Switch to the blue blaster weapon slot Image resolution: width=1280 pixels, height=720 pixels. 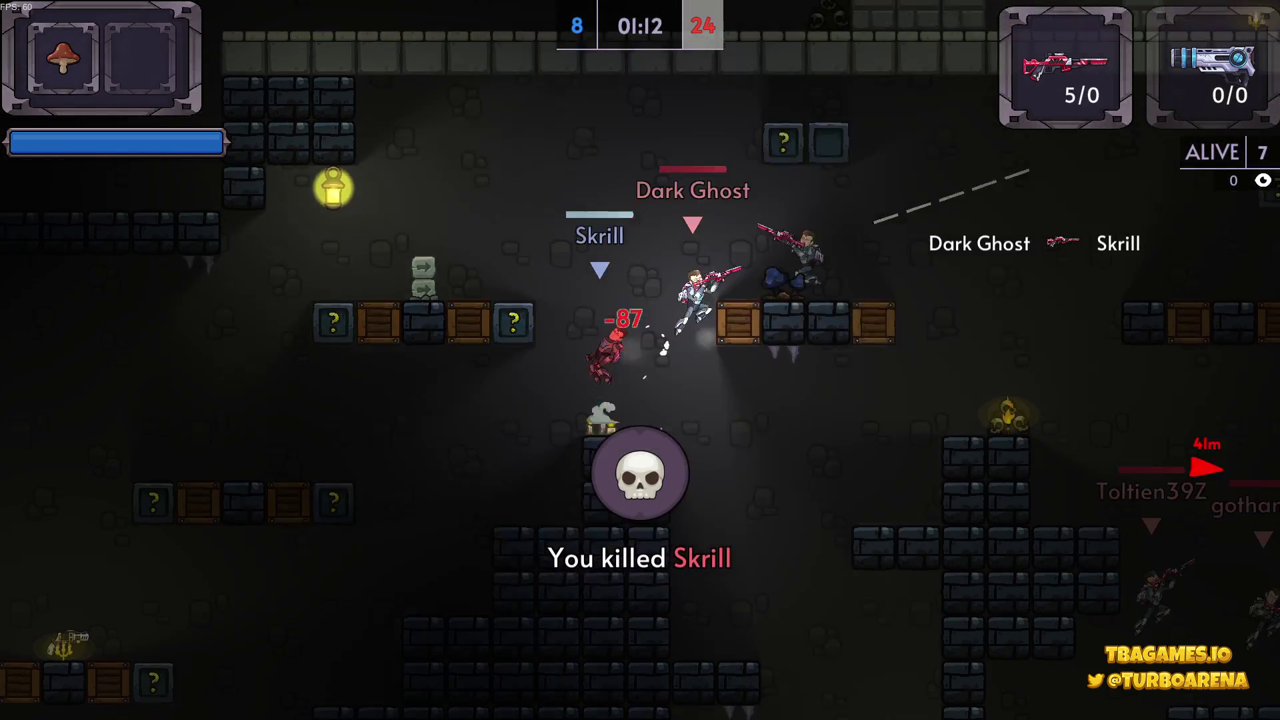pos(1213,68)
